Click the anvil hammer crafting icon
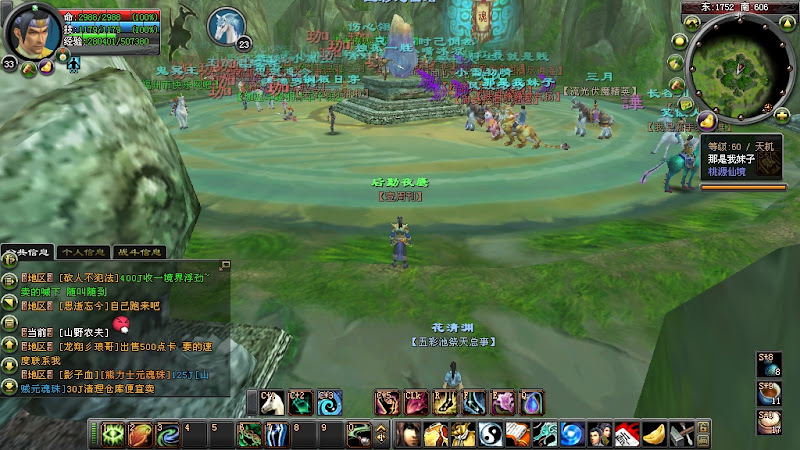 pos(681,435)
